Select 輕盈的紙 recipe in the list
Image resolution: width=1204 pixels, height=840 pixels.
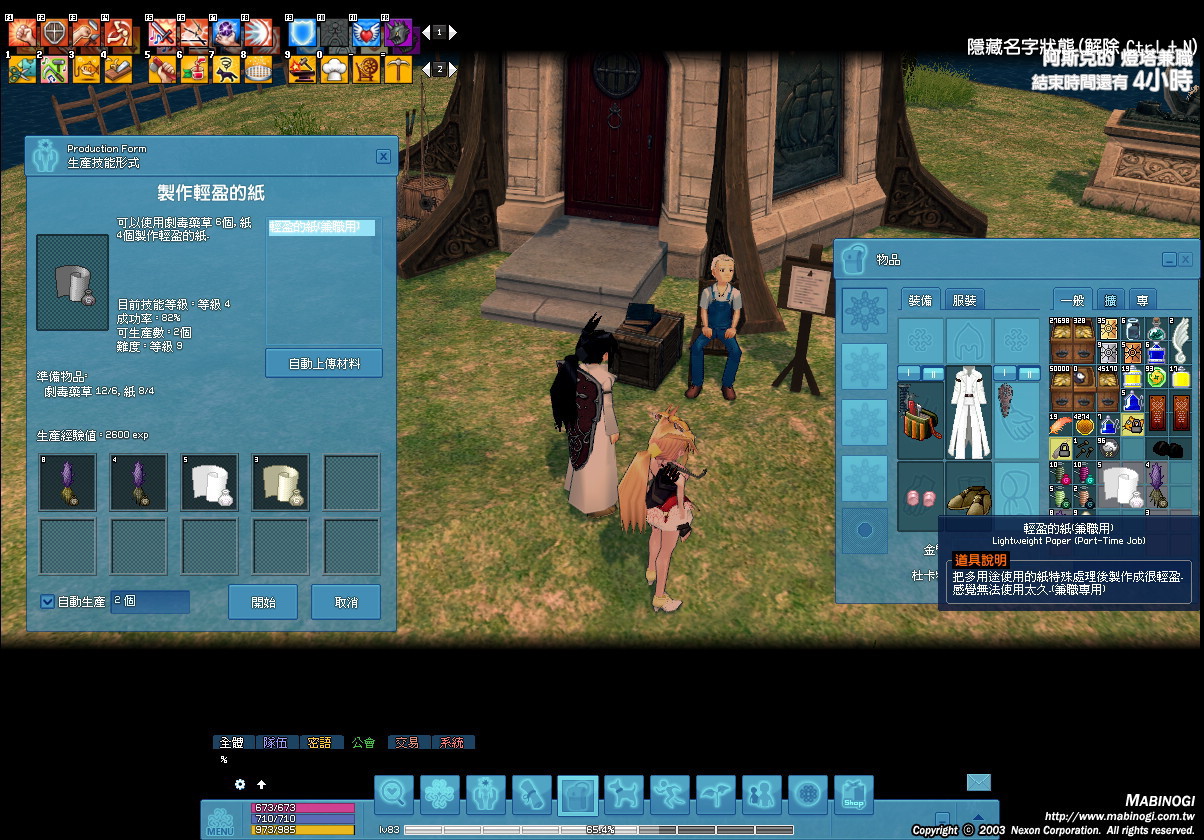click(x=321, y=228)
